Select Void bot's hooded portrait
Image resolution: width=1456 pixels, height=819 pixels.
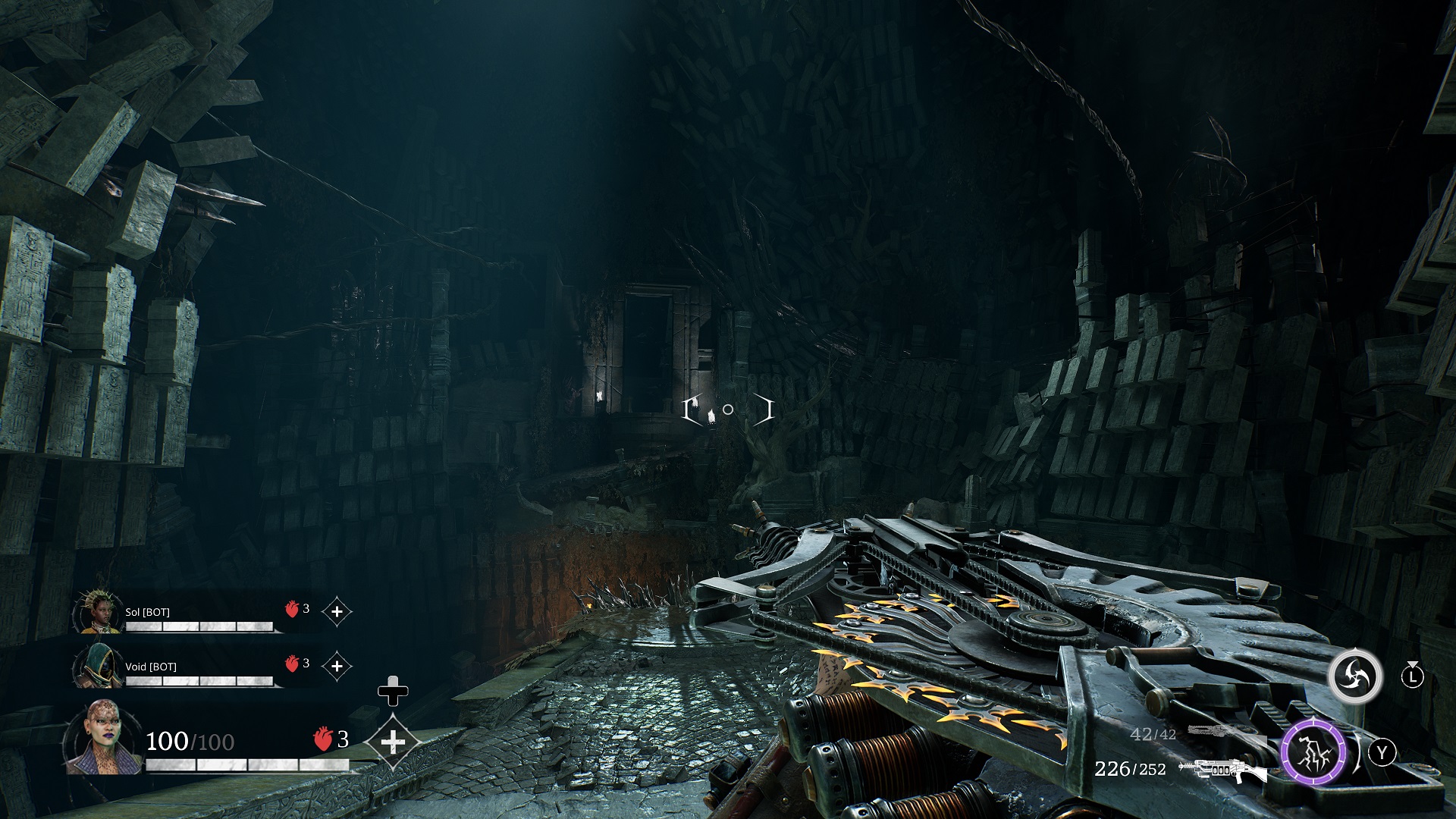pos(98,667)
